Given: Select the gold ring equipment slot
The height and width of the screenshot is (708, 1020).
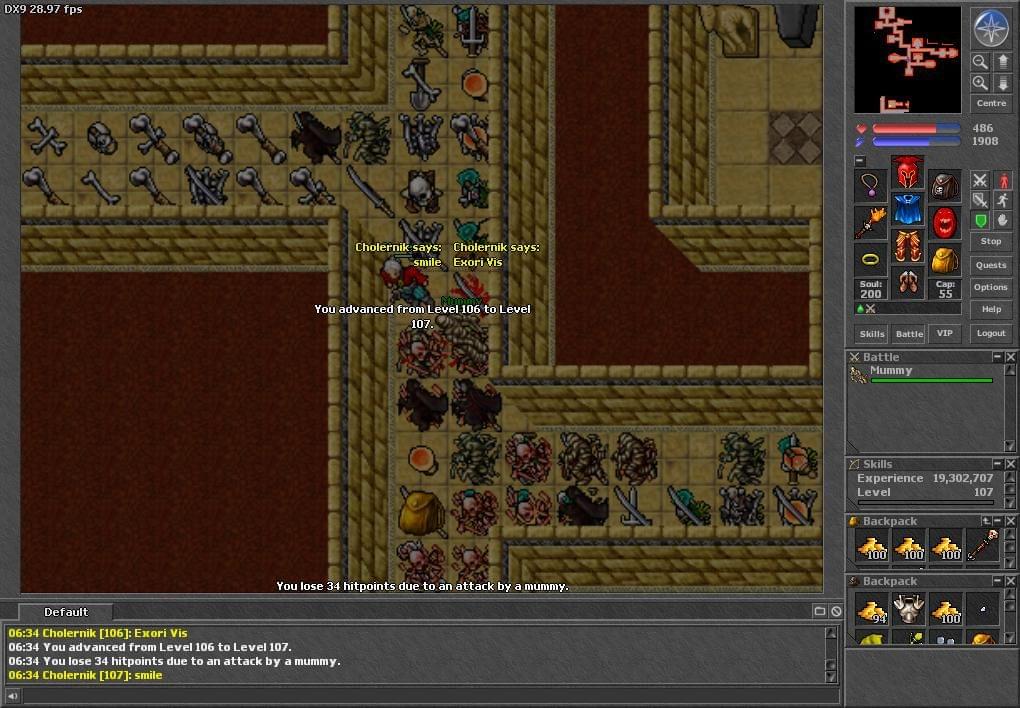Looking at the screenshot, I should pos(871,260).
